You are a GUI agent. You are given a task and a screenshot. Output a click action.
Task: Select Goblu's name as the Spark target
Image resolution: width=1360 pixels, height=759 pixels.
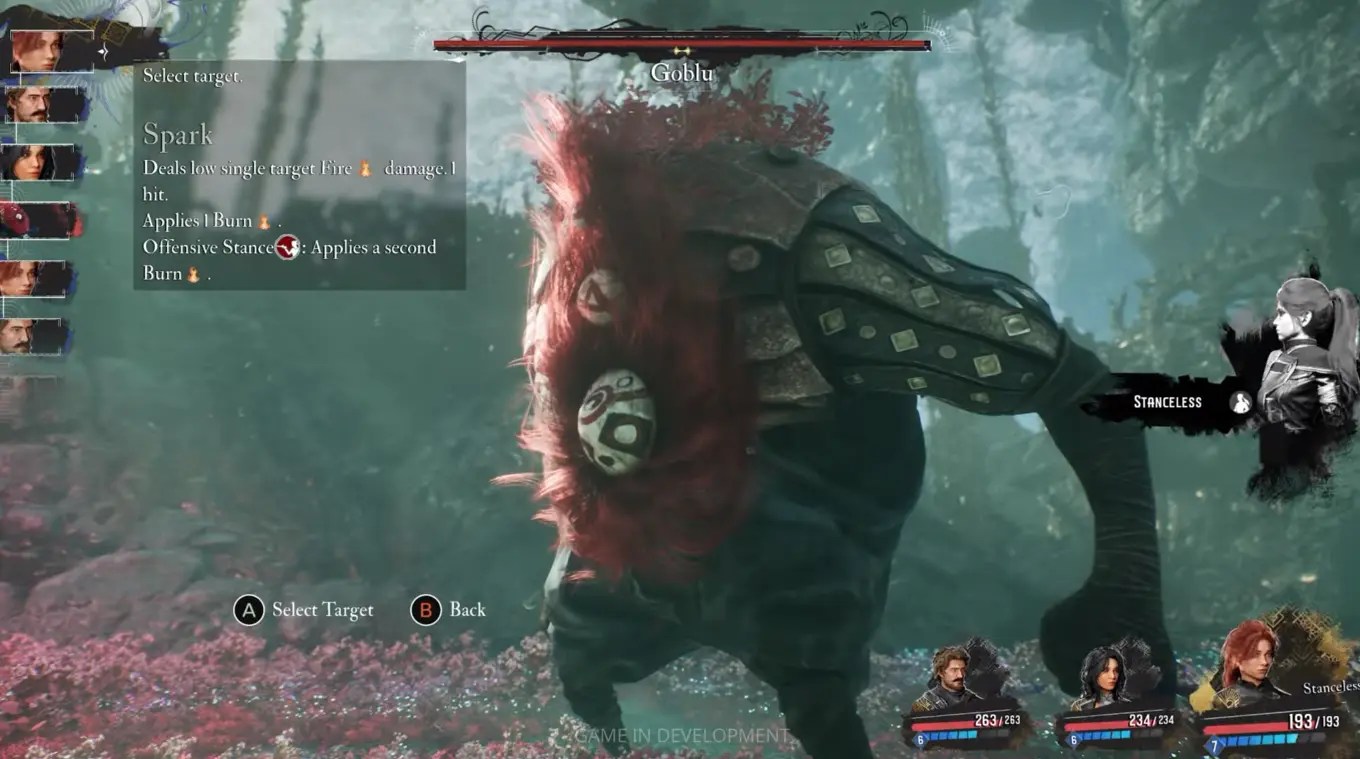(682, 73)
